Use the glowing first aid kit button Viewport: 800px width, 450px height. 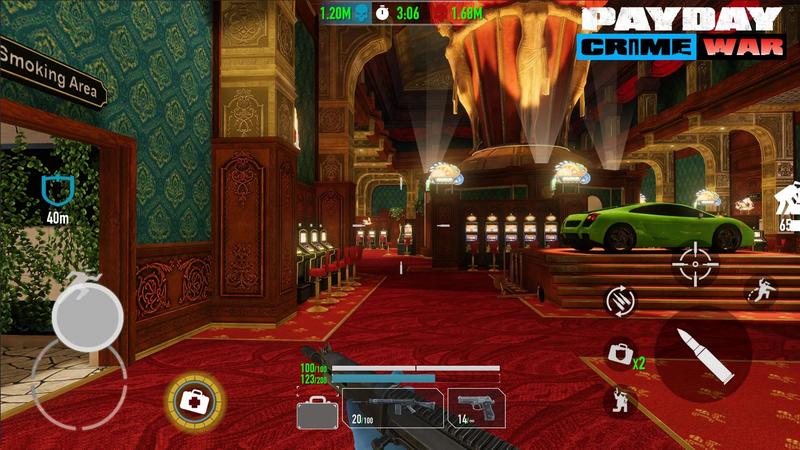[189, 401]
